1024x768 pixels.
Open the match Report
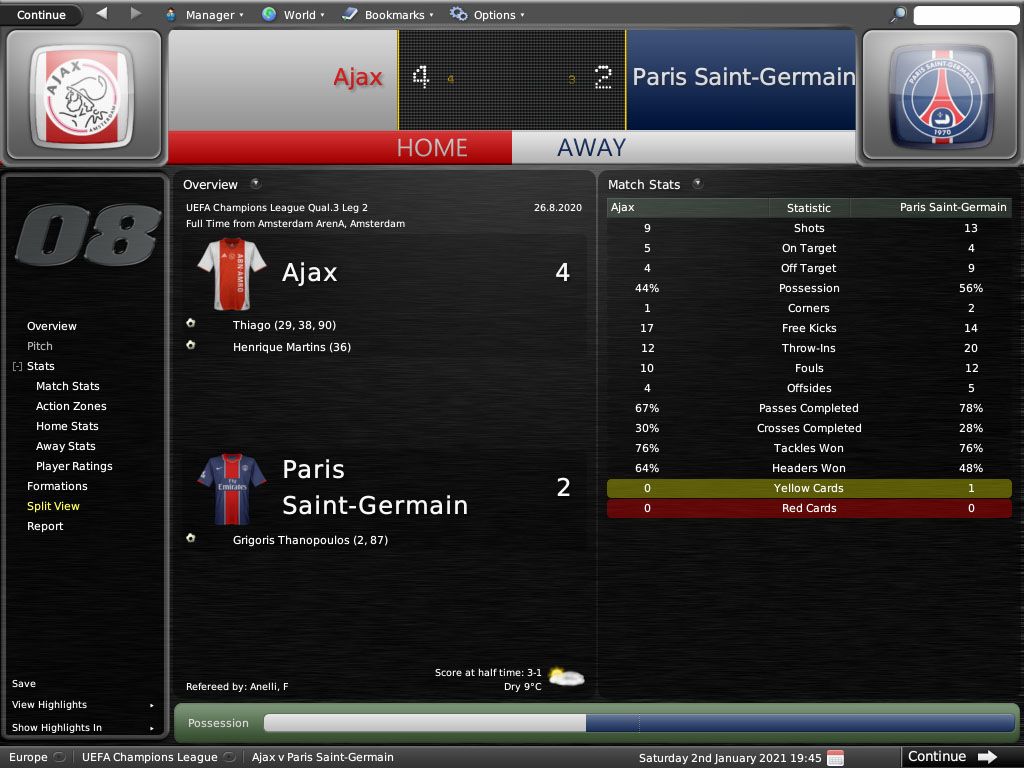click(45, 526)
